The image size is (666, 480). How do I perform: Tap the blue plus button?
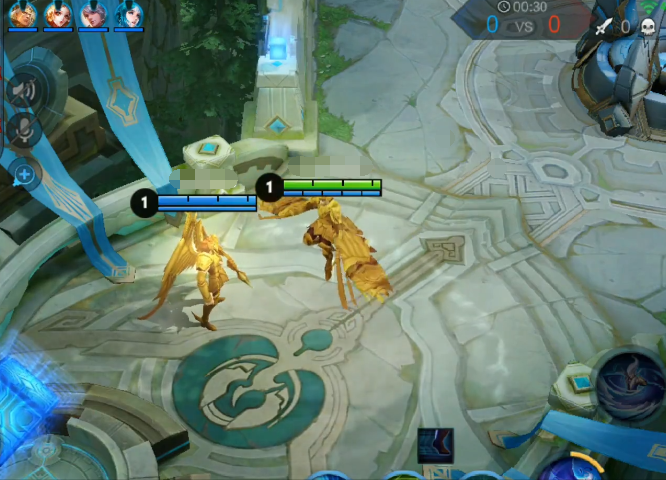point(24,176)
